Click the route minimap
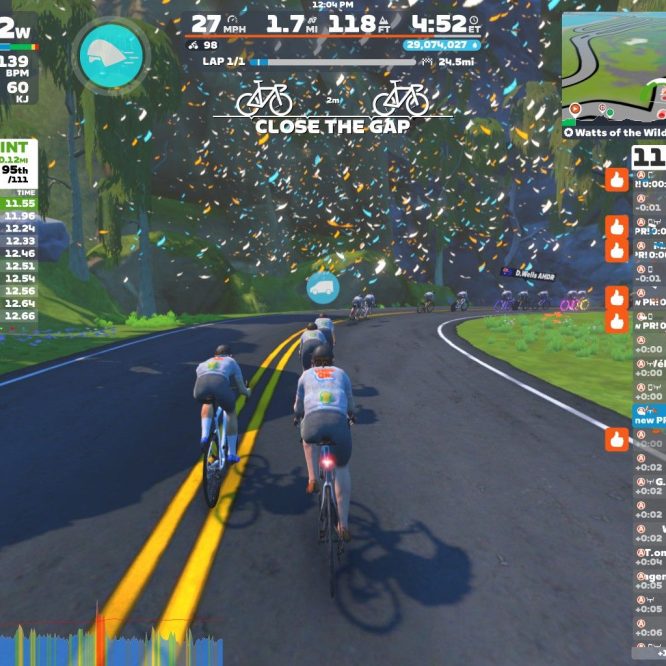 pyautogui.click(x=613, y=68)
